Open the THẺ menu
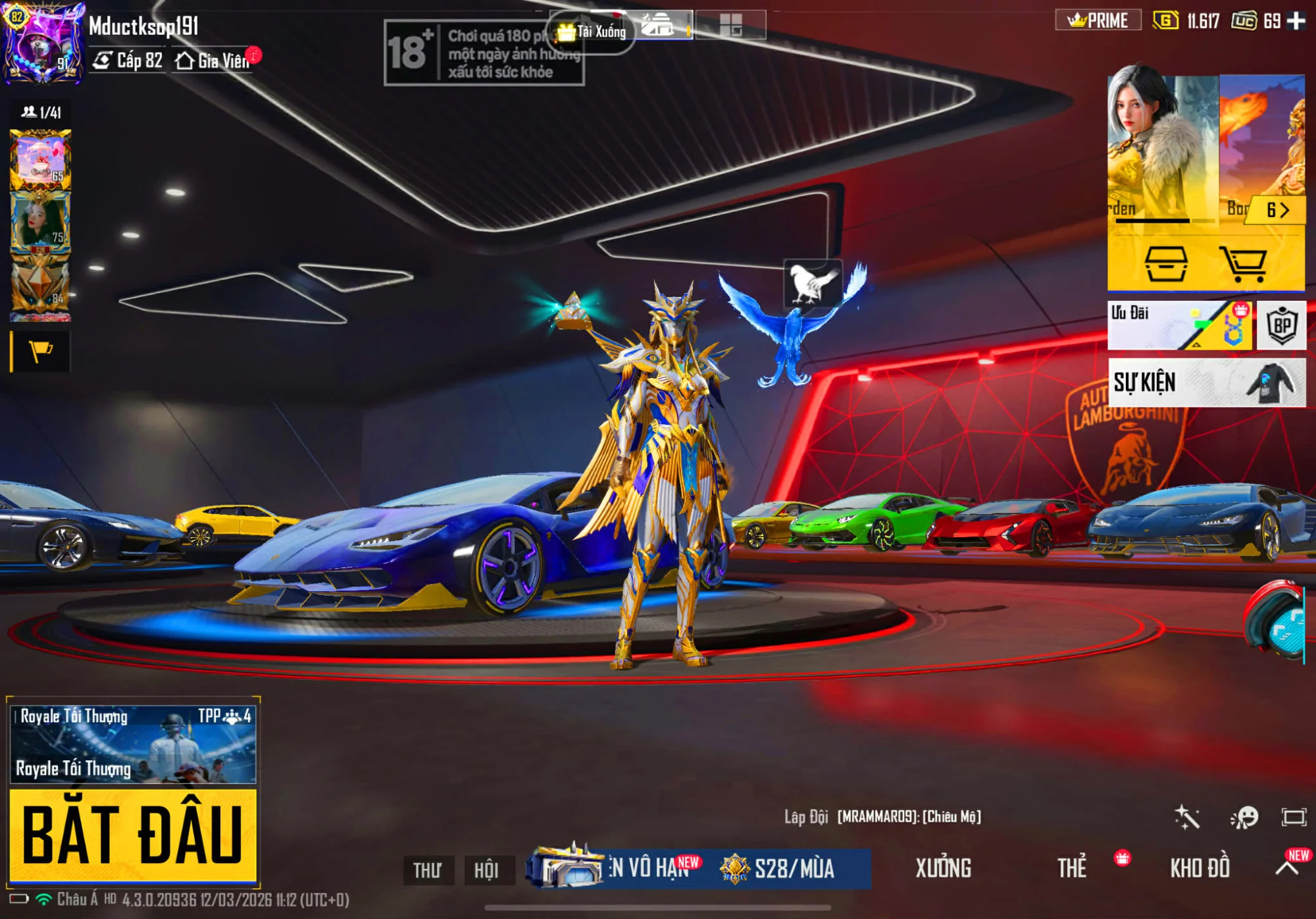 click(x=1072, y=868)
